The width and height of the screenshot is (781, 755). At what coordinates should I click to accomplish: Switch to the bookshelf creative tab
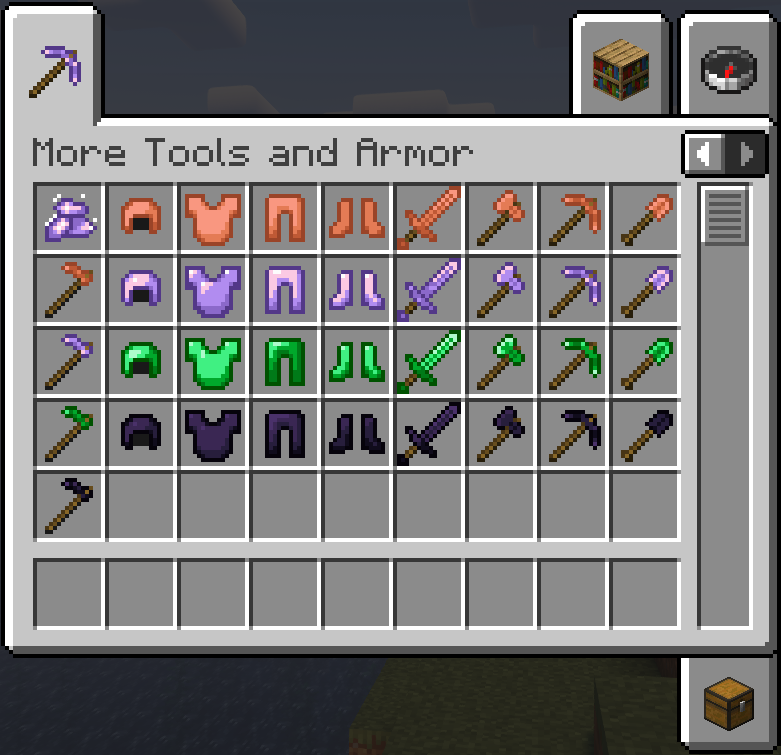click(x=621, y=69)
